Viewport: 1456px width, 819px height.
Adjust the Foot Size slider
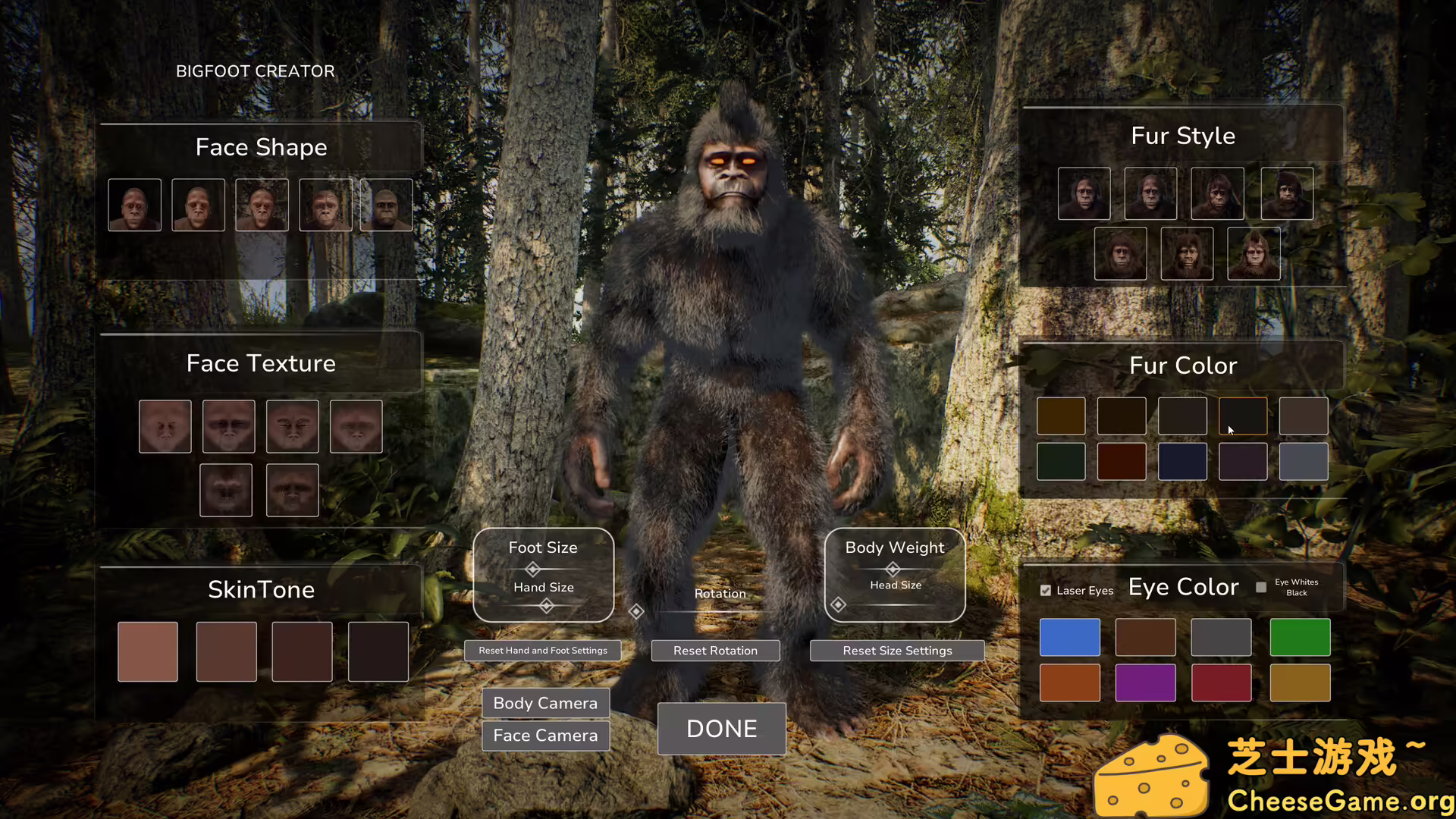(532, 569)
